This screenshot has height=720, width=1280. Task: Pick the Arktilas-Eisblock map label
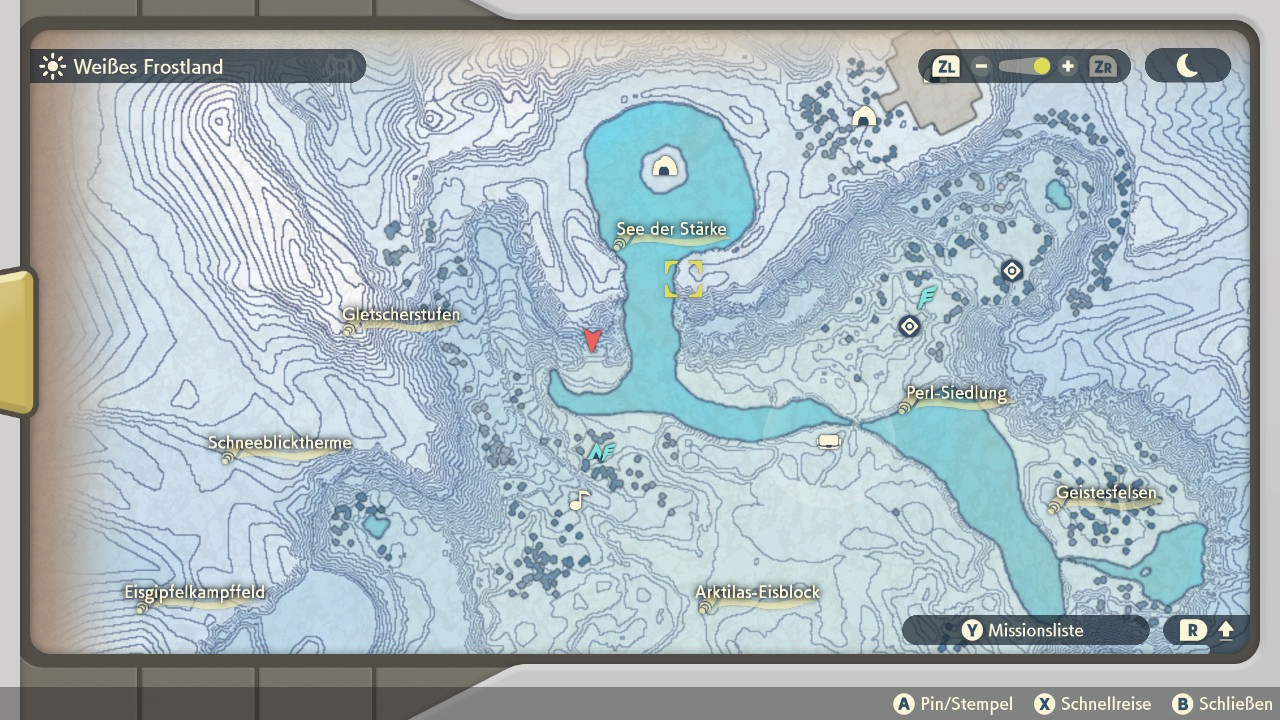(757, 593)
